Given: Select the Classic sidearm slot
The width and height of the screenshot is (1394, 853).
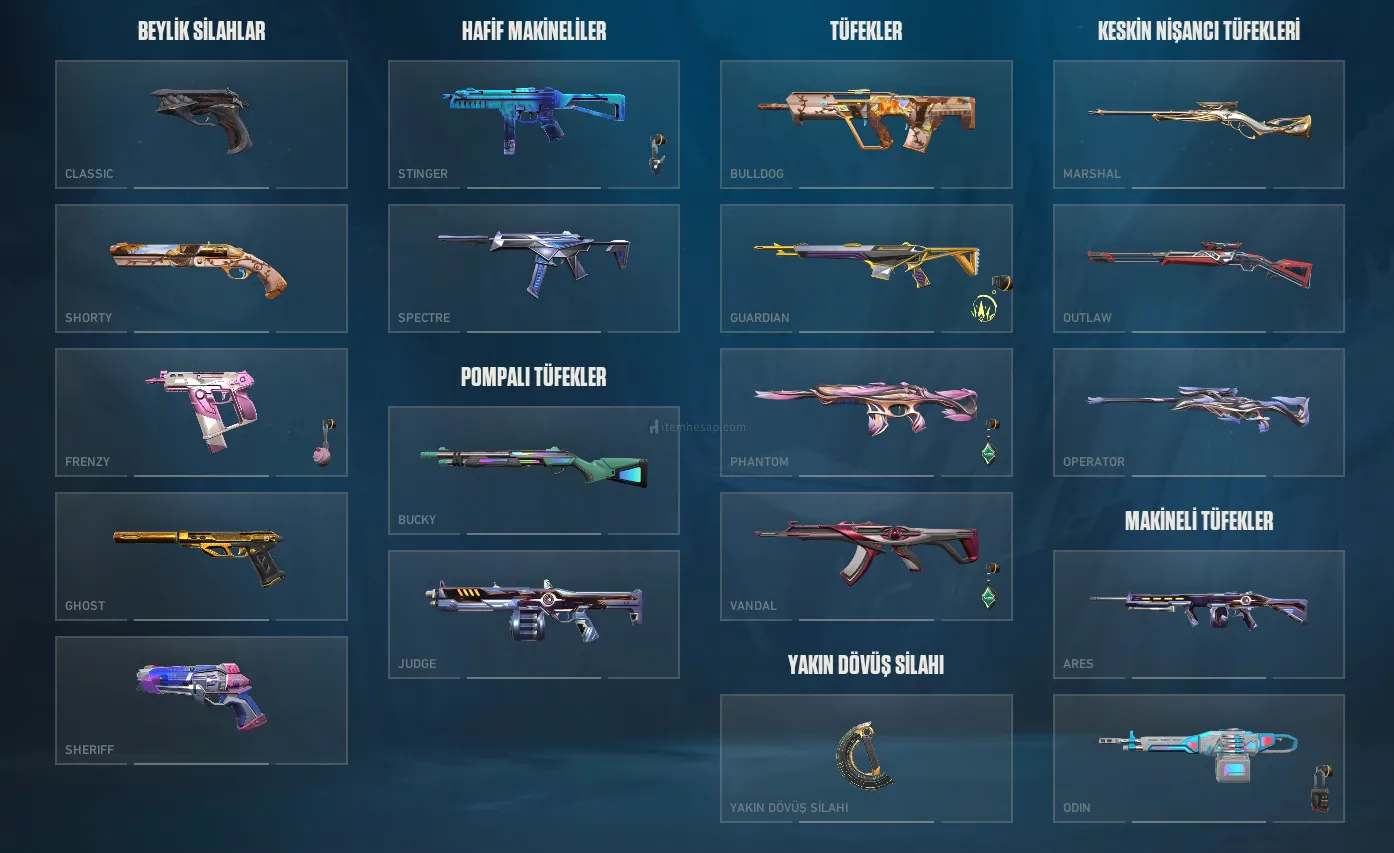Looking at the screenshot, I should point(201,124).
